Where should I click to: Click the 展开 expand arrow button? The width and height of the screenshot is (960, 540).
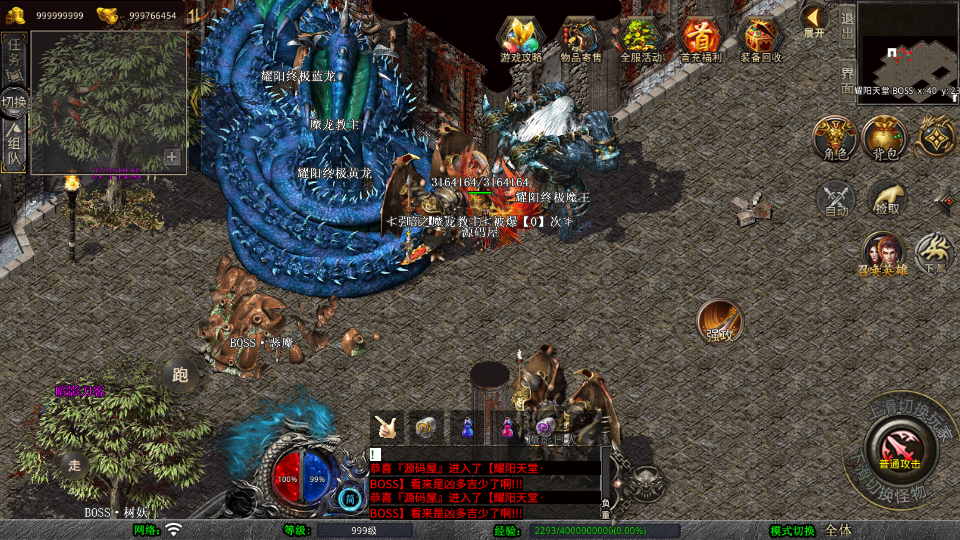coord(814,20)
